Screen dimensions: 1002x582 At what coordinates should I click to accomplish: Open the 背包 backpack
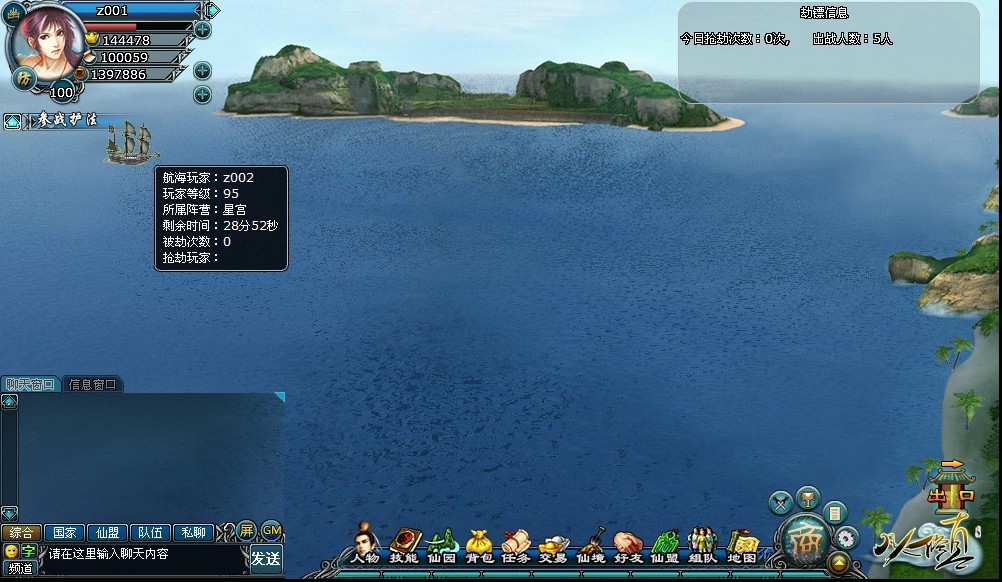479,545
